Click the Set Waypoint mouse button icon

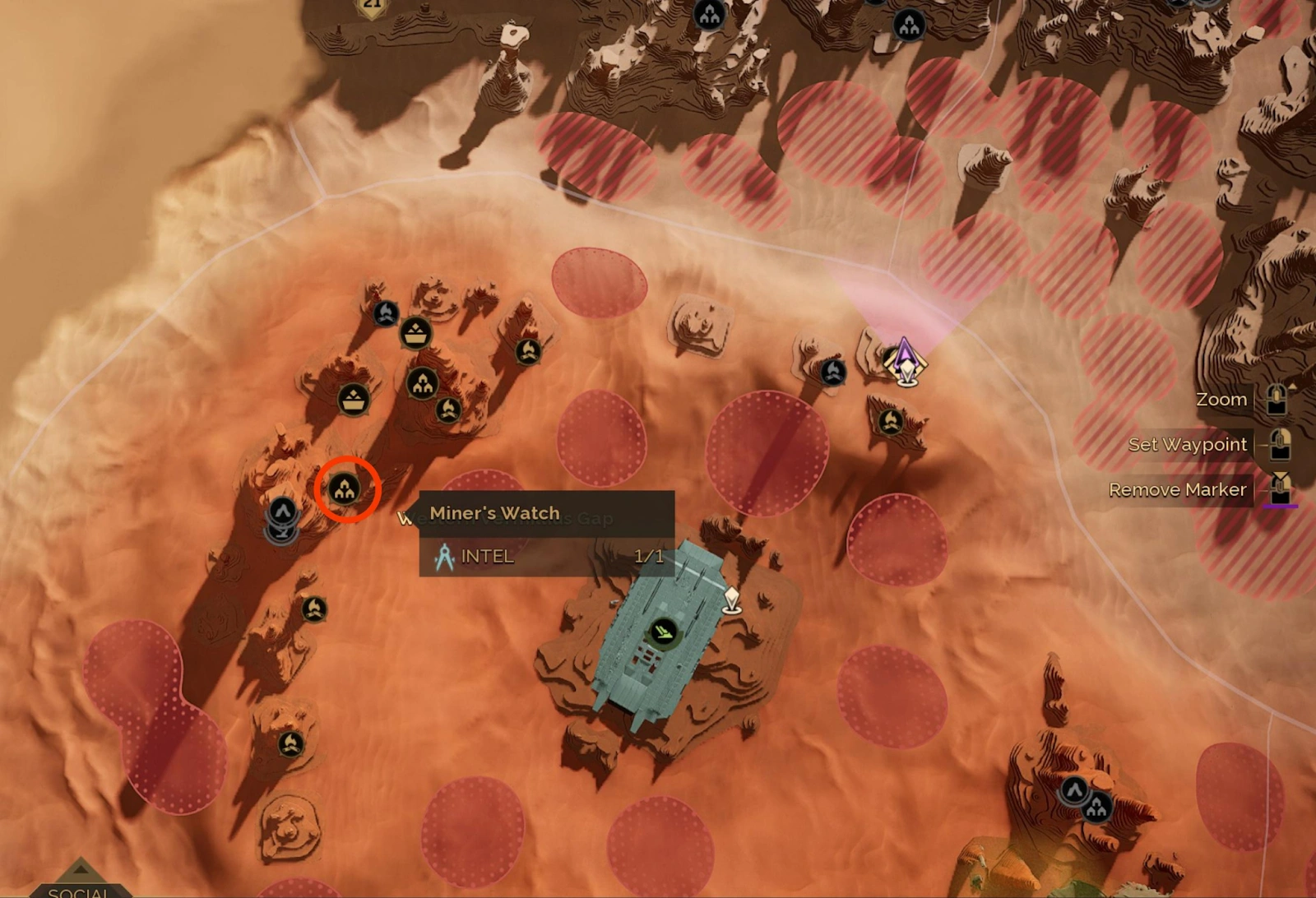pyautogui.click(x=1280, y=445)
